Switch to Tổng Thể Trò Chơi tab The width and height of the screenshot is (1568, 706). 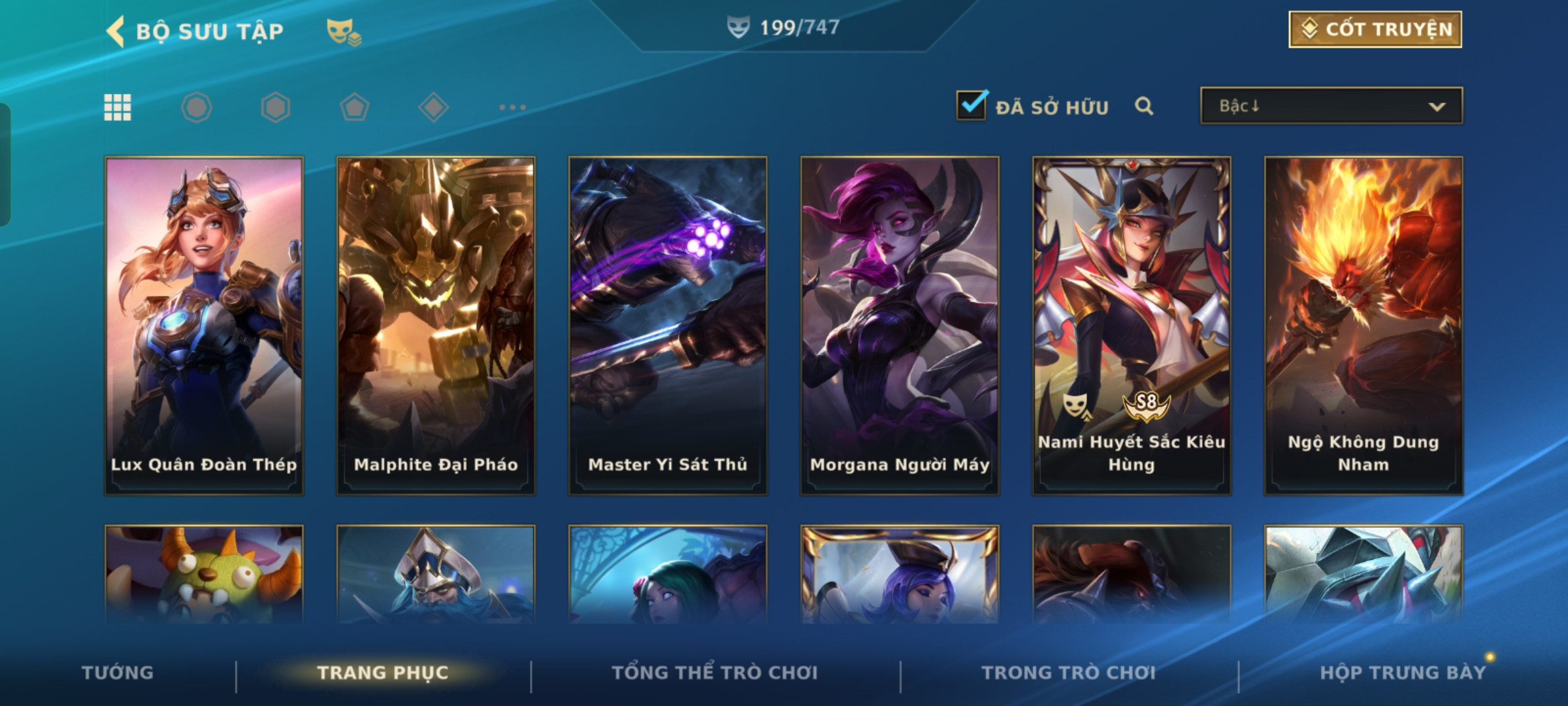(715, 673)
